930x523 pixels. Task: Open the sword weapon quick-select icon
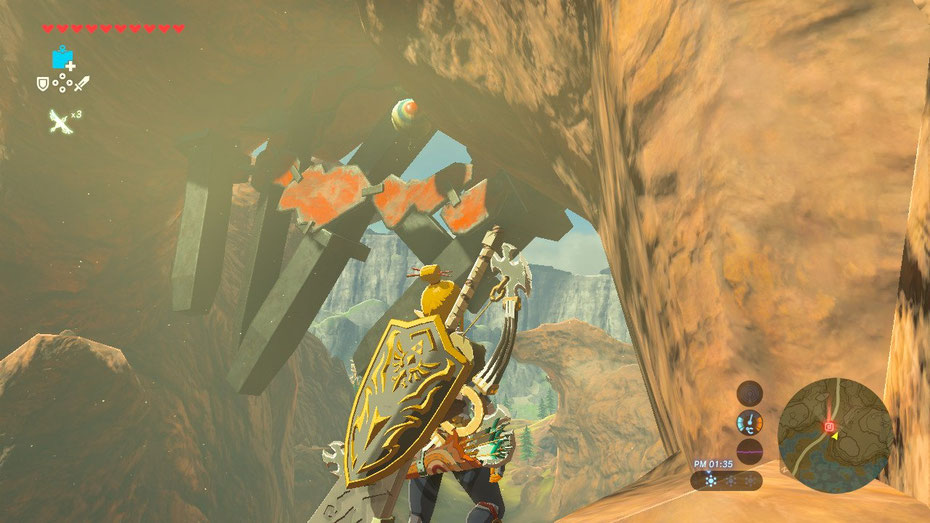tap(82, 83)
